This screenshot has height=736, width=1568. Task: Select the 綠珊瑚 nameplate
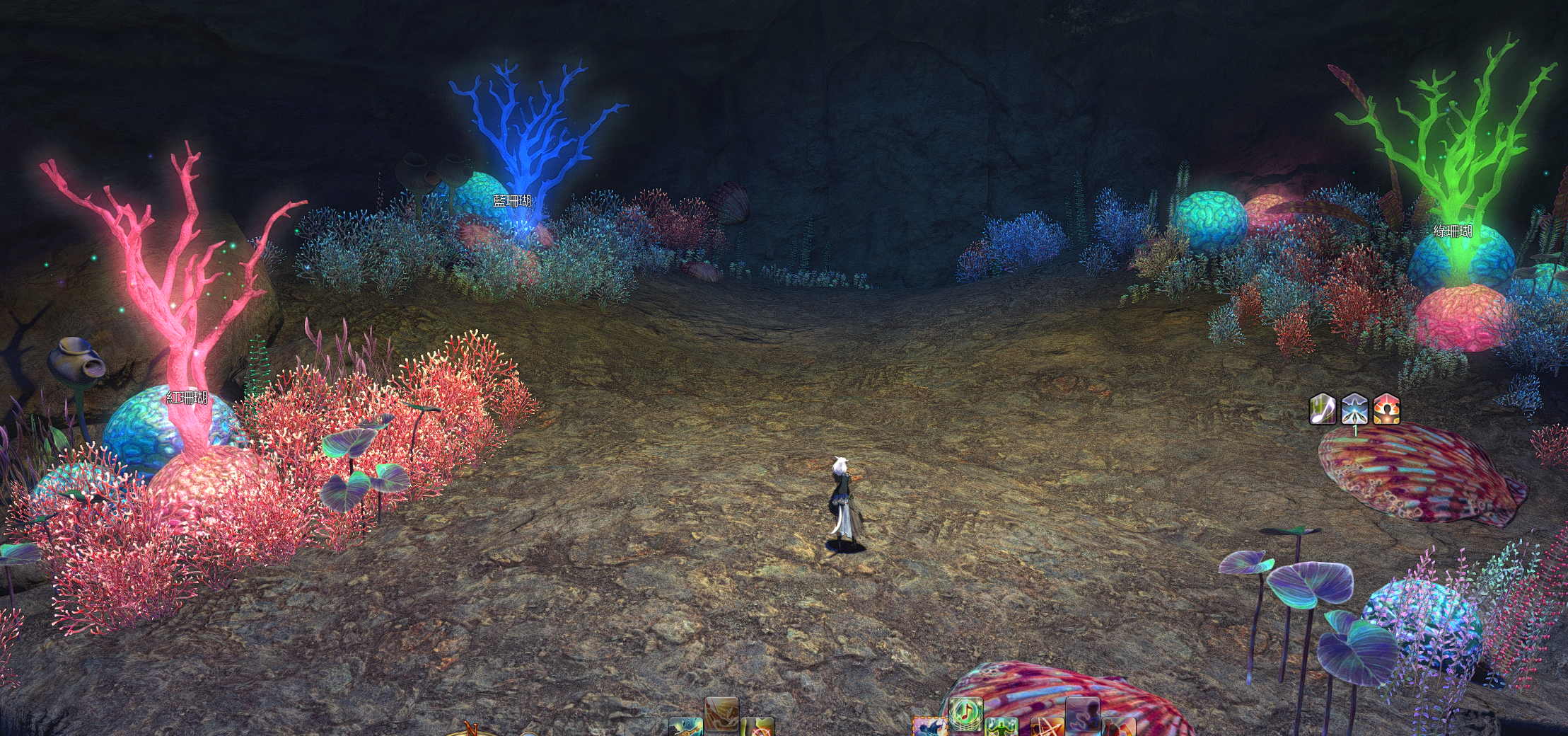(x=1453, y=231)
